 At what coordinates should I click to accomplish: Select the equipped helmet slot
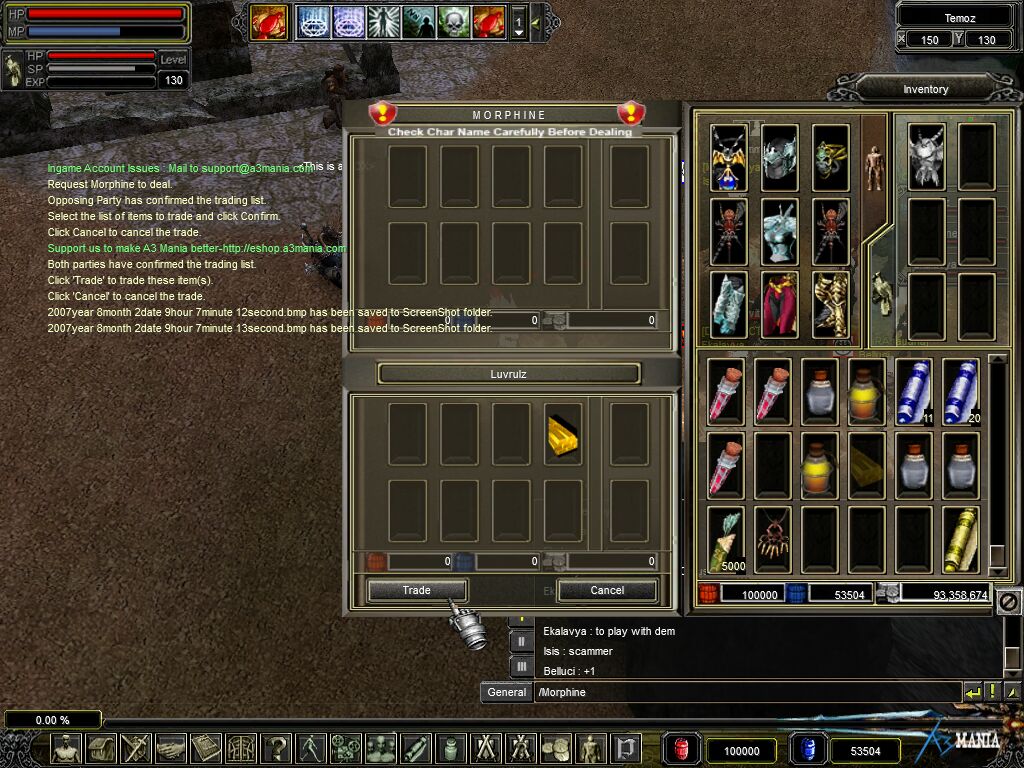pyautogui.click(x=780, y=157)
